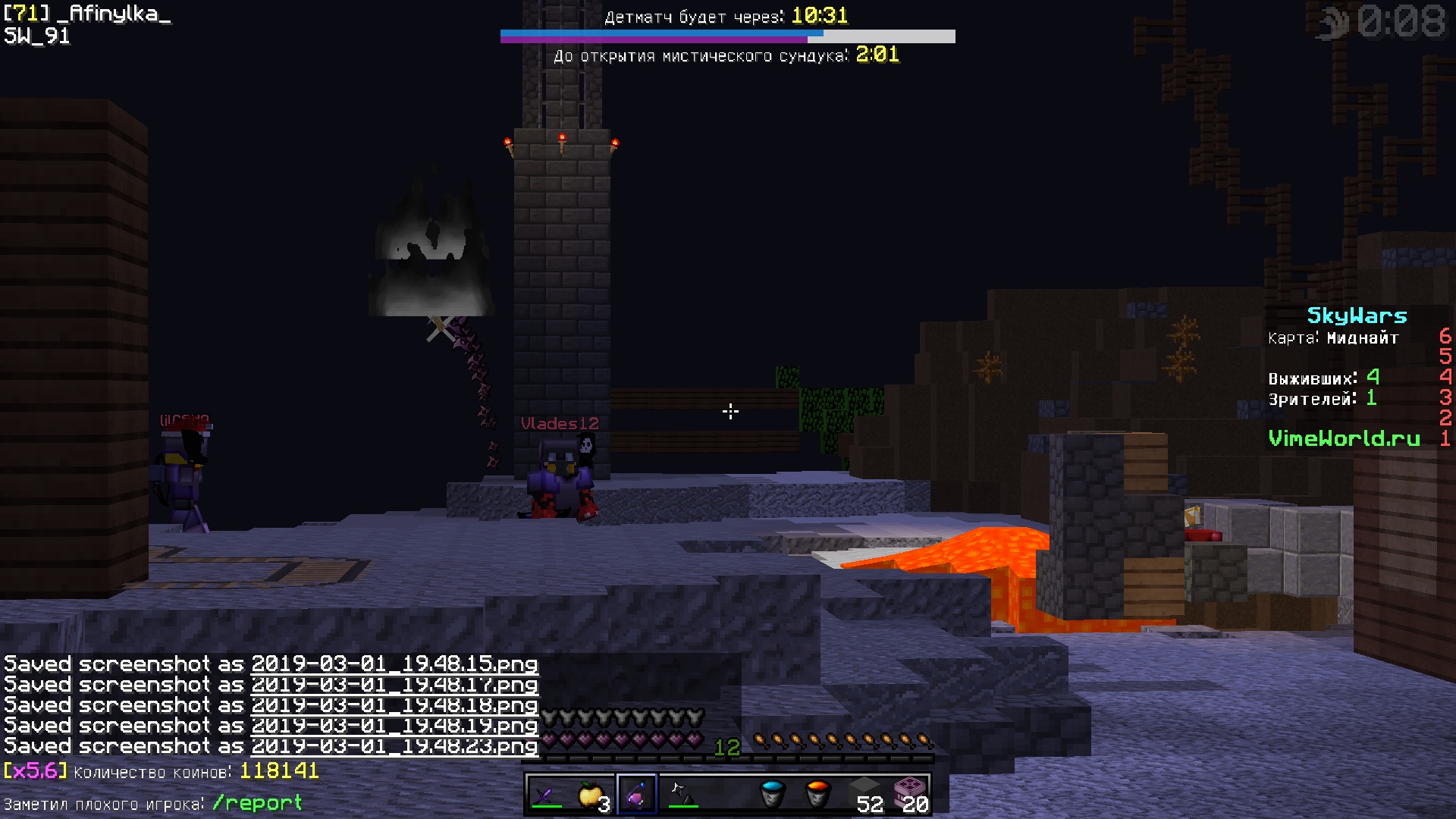
Task: Select the stone block stack of 52
Action: (x=864, y=795)
